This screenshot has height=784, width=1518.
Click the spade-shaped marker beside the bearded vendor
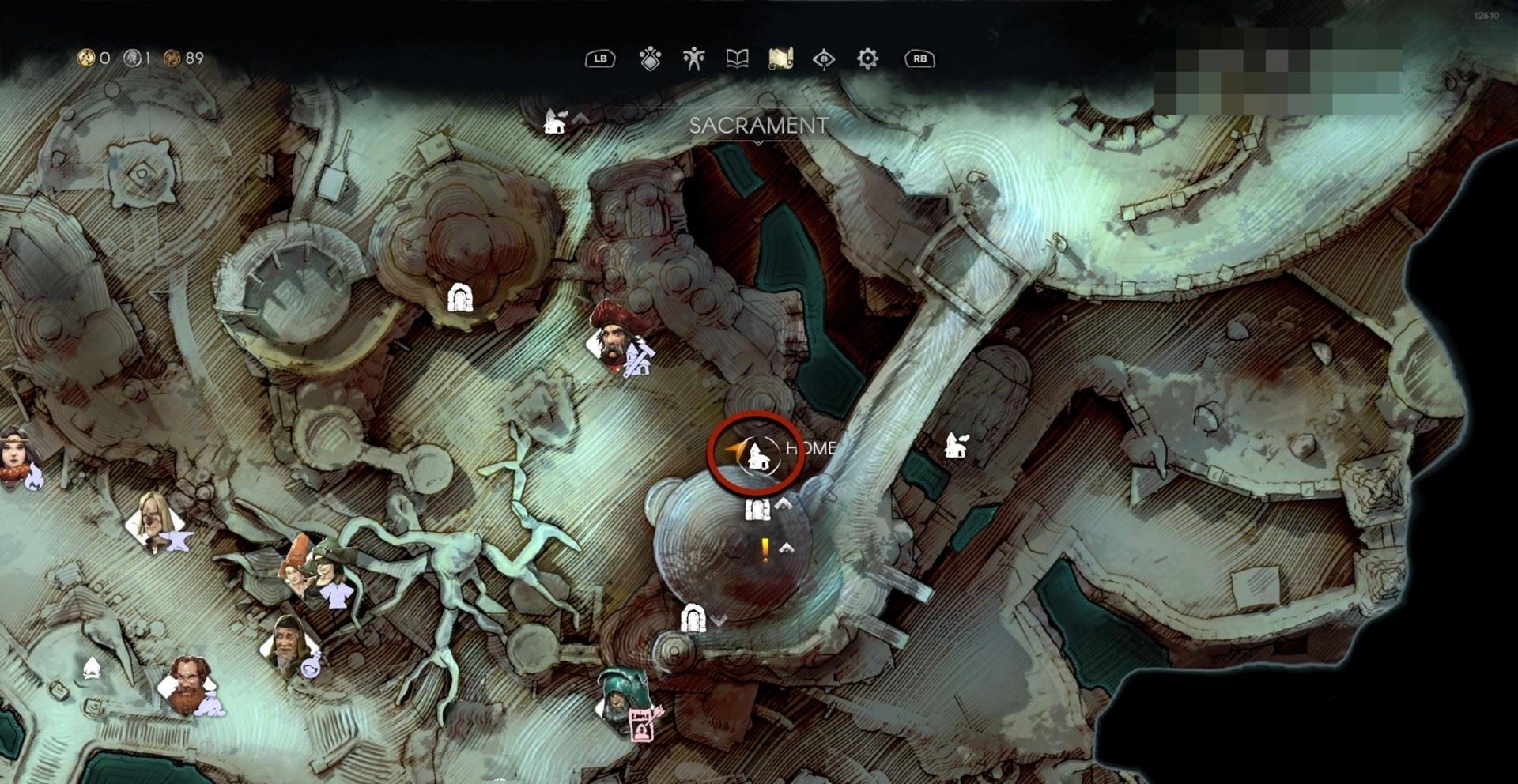pyautogui.click(x=92, y=669)
